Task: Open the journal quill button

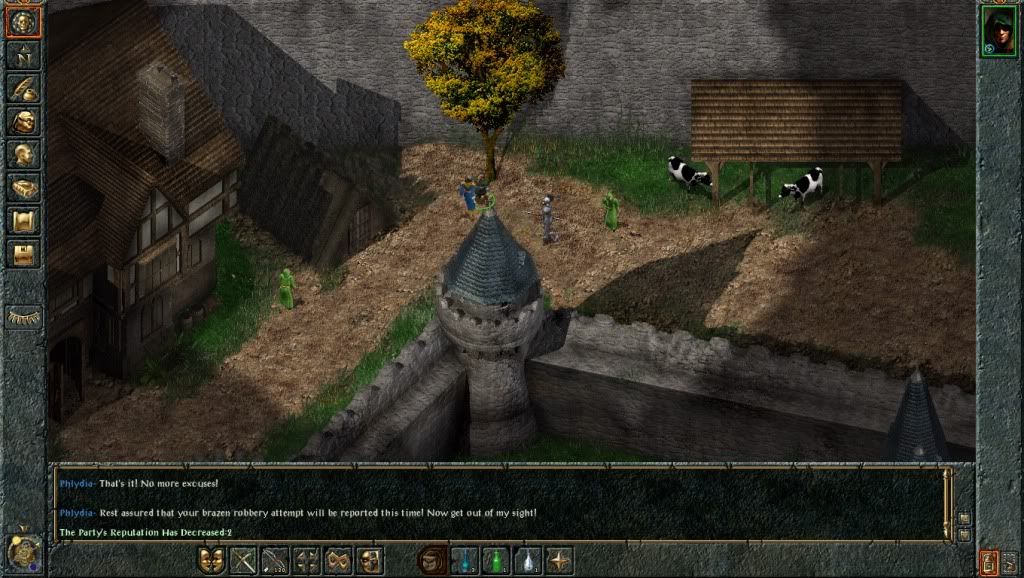Action: [23, 89]
